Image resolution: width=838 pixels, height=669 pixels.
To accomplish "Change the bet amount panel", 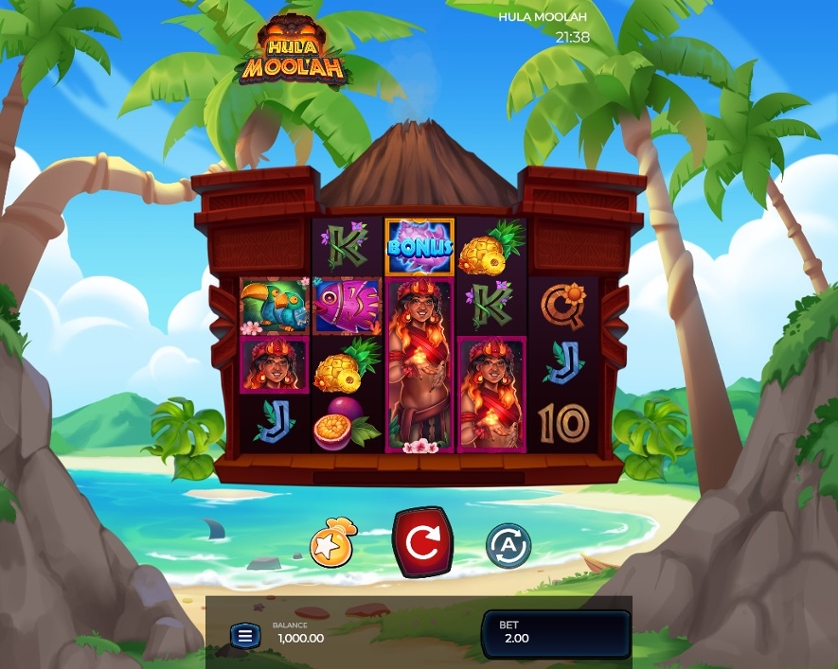I will click(x=555, y=634).
